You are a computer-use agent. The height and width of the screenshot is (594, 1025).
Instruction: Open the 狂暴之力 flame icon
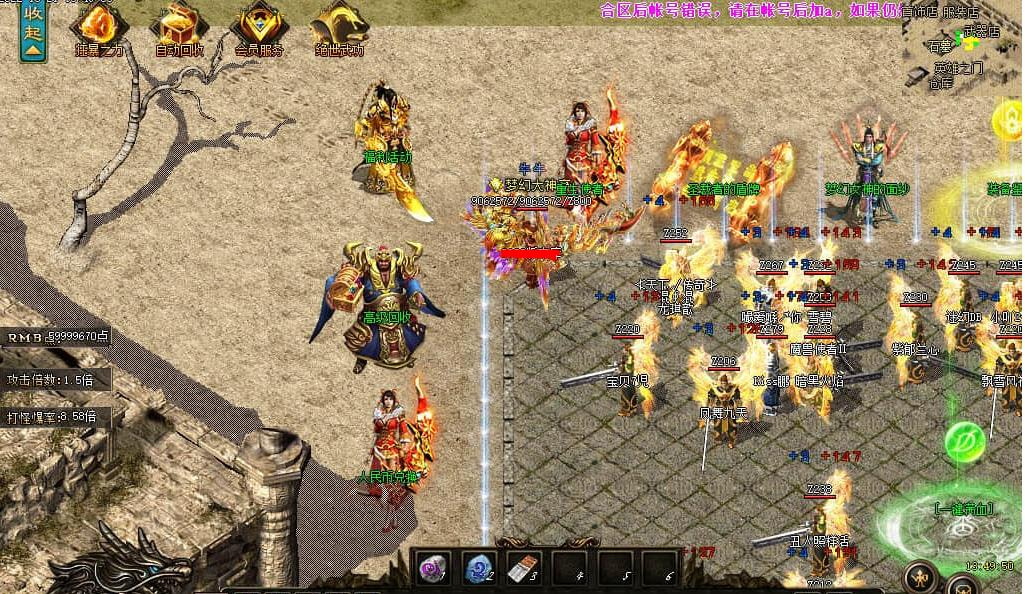point(98,26)
